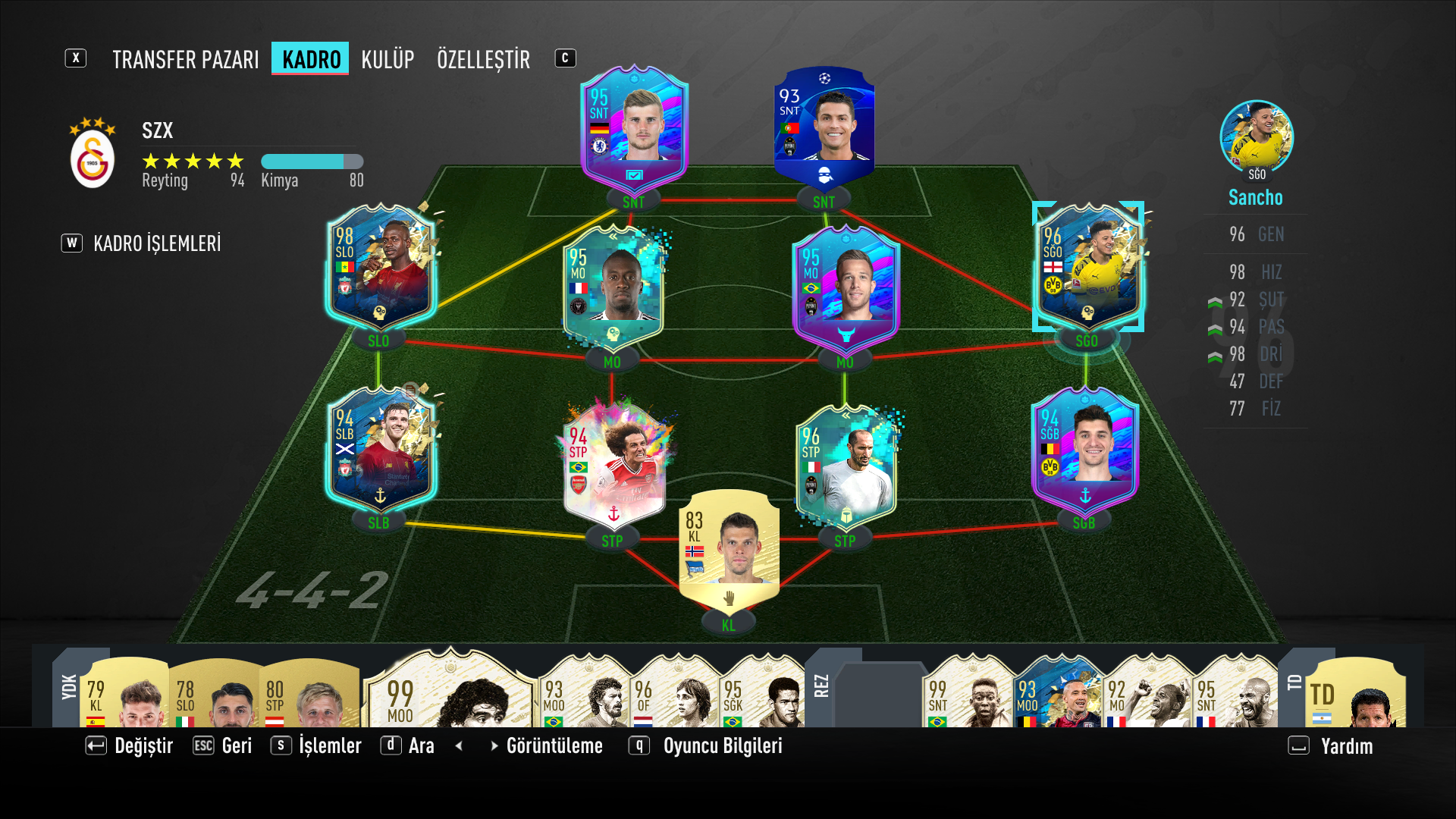Select the 94 SLB left back card
Screen dimensions: 1456x819
379,451
